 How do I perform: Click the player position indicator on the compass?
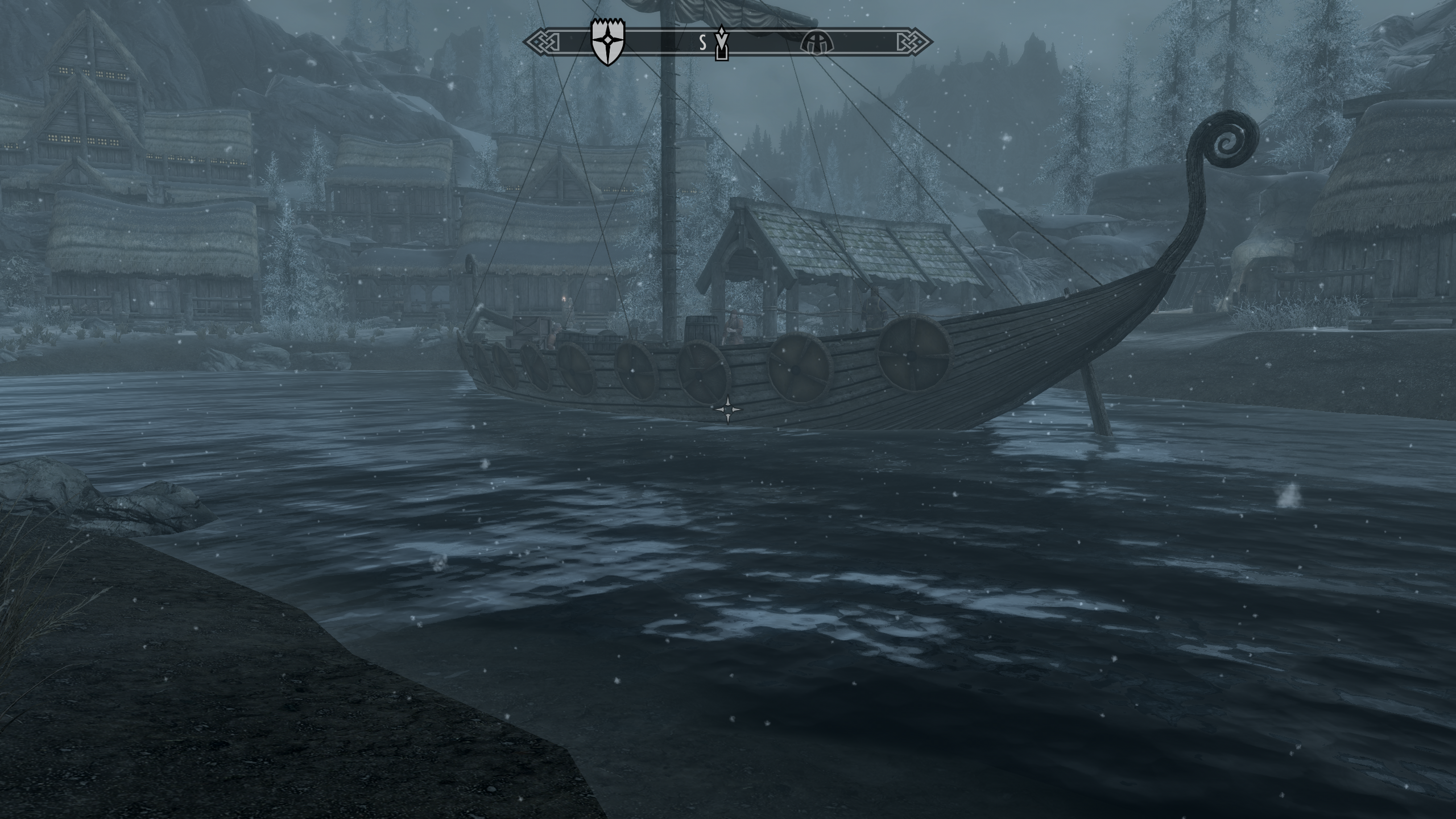pos(721,51)
